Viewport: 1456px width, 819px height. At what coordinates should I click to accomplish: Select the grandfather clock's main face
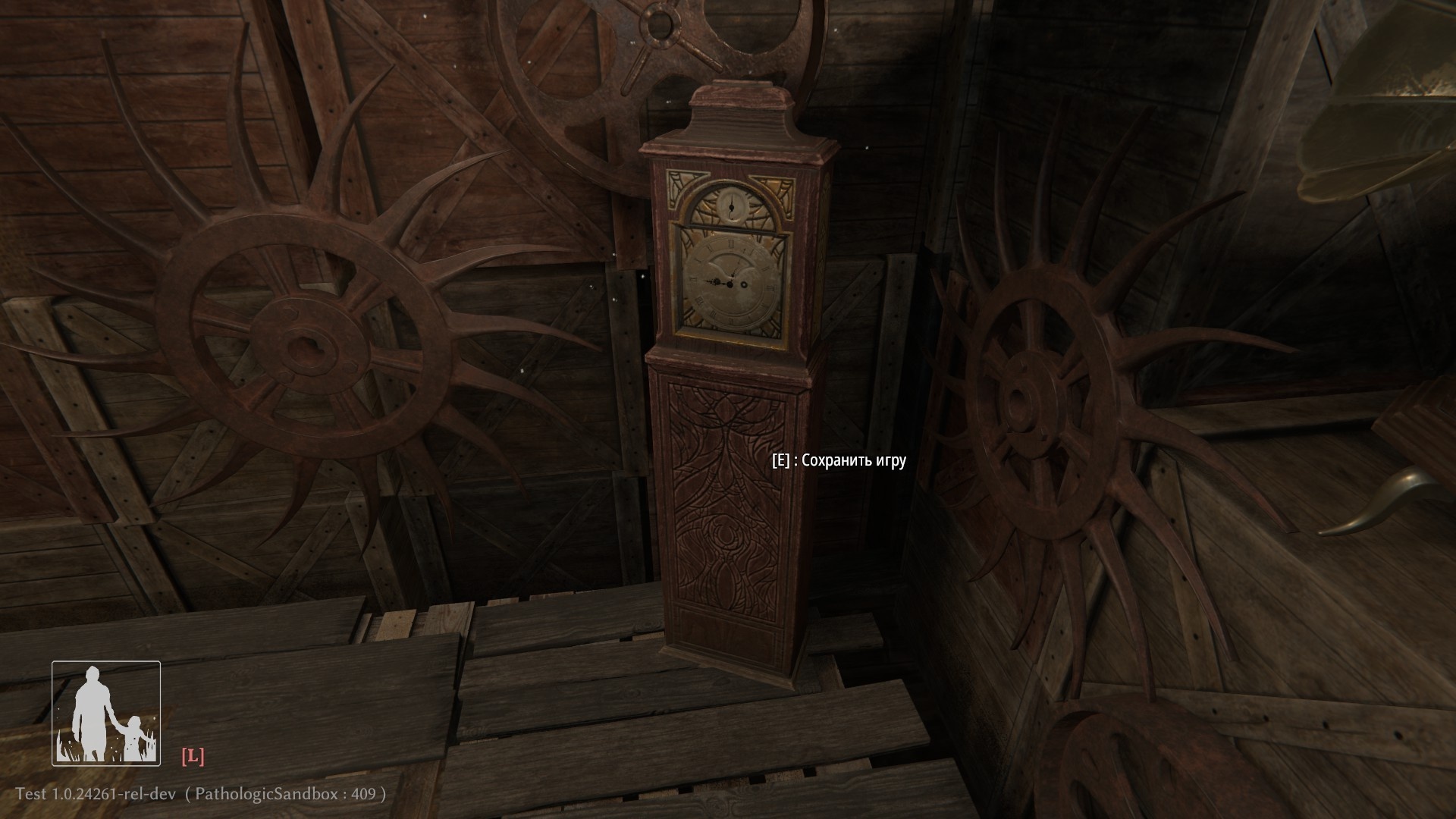pyautogui.click(x=730, y=284)
